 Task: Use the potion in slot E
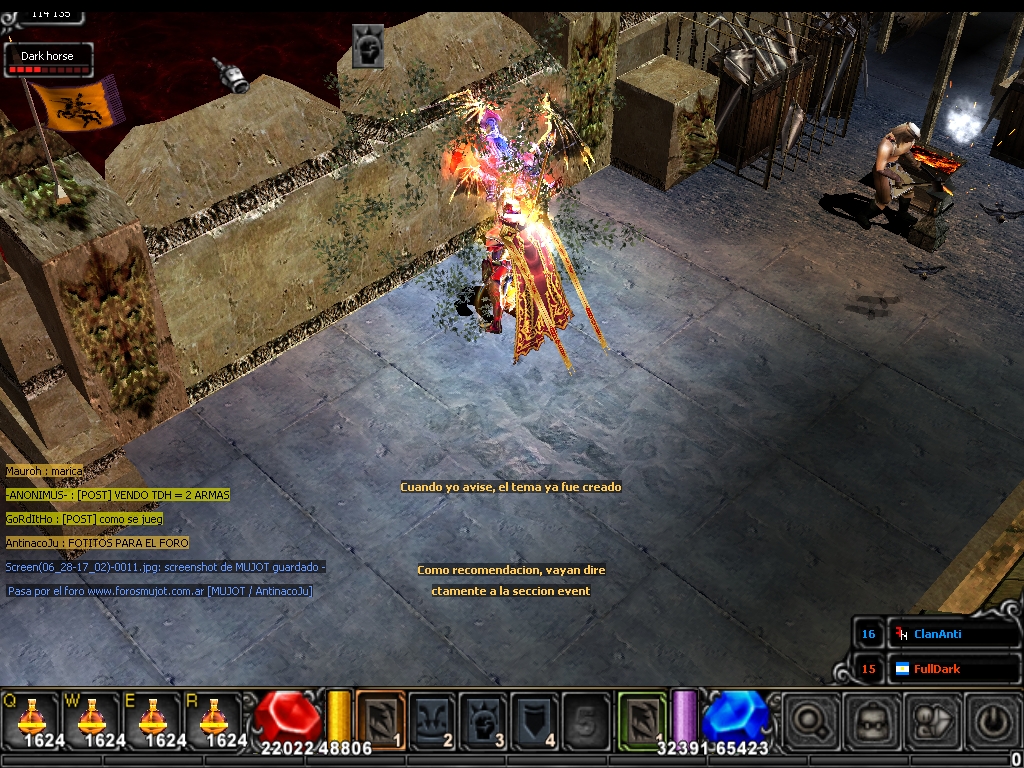(x=152, y=718)
